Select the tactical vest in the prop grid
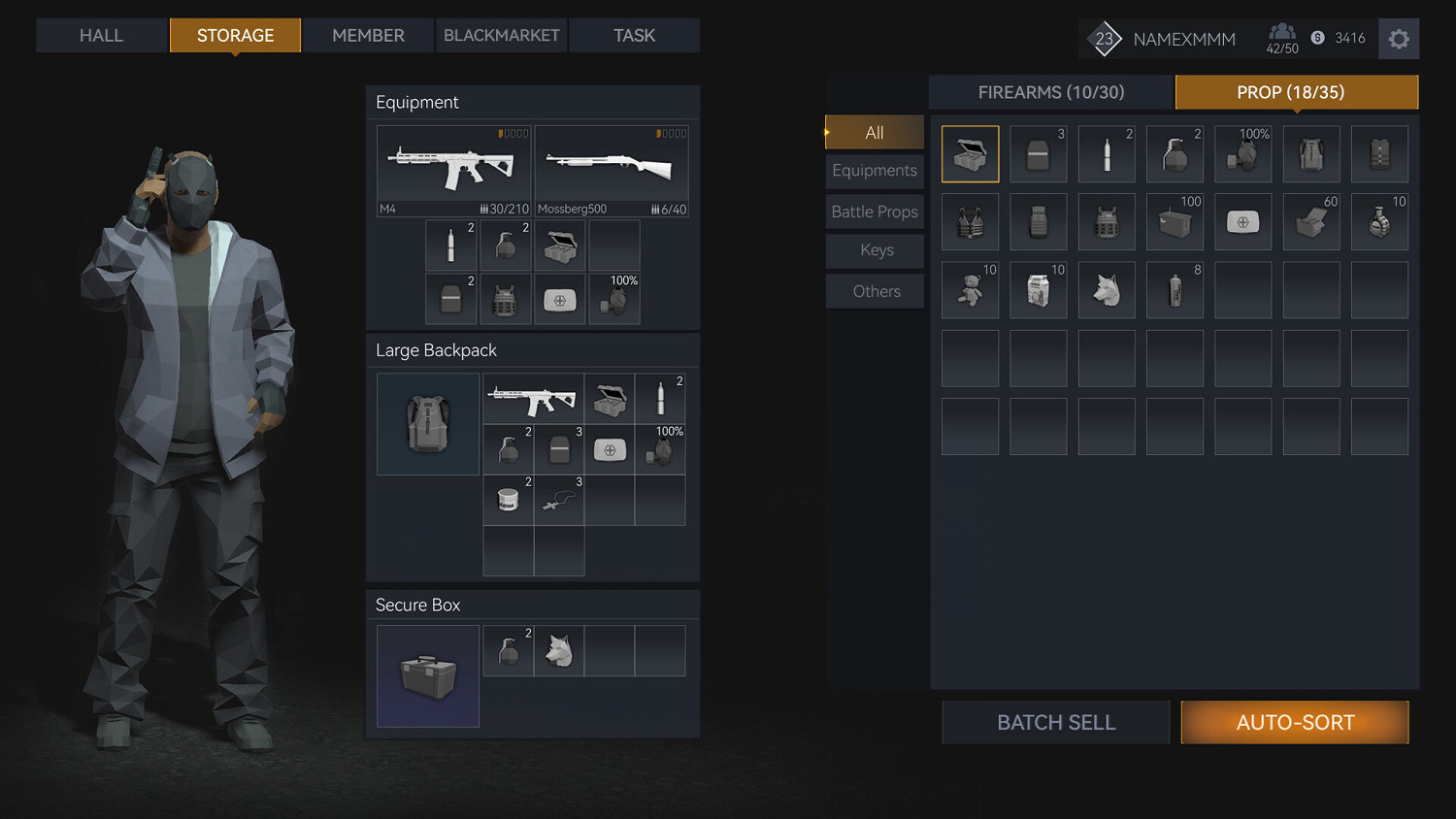1456x819 pixels. 970,221
